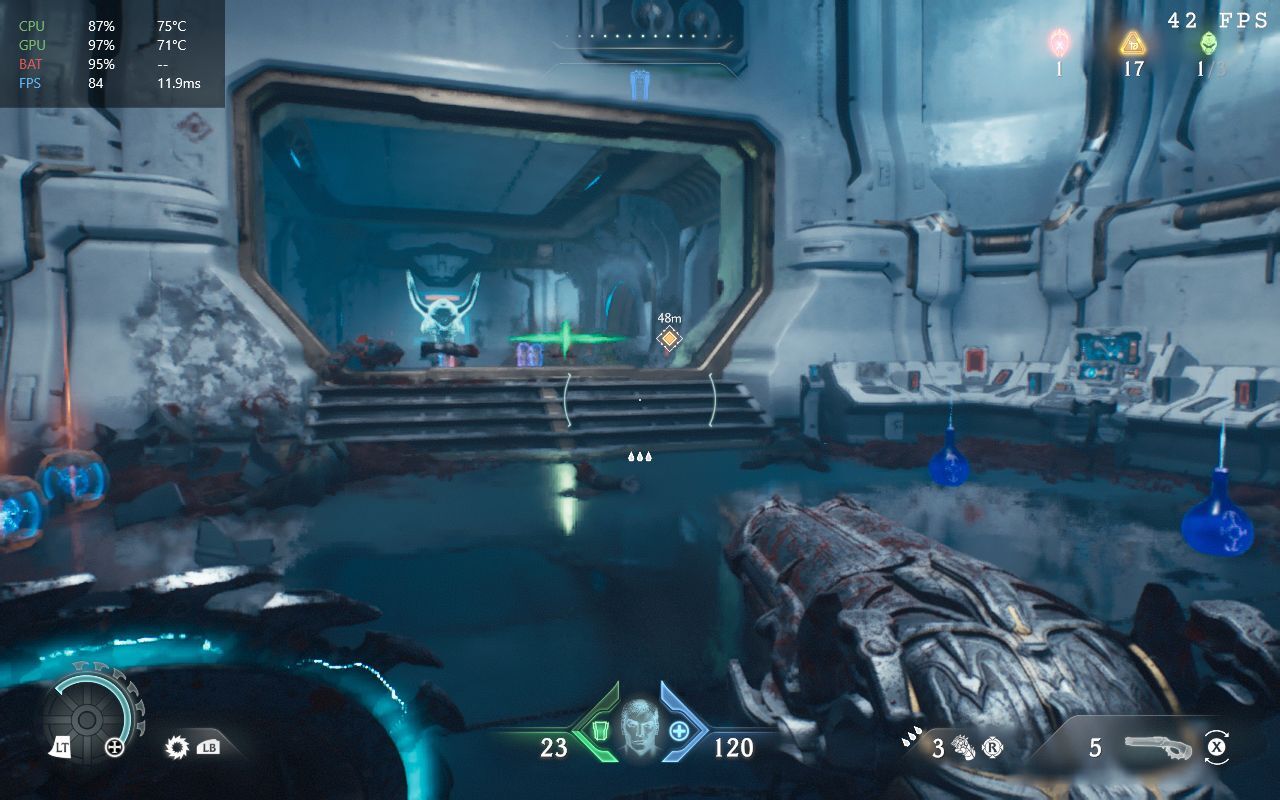Click the performance overlay stats panel
The image size is (1280, 800).
tap(112, 54)
